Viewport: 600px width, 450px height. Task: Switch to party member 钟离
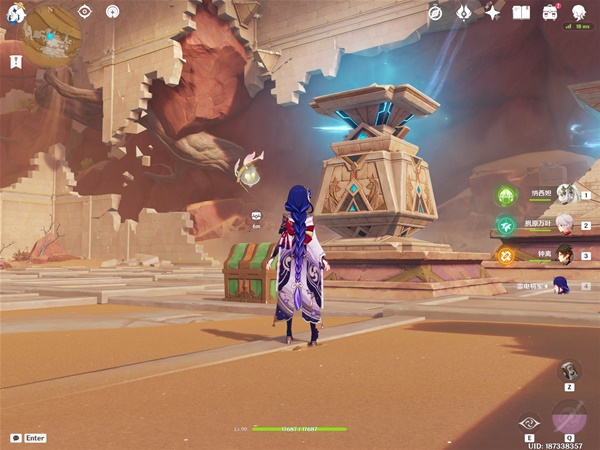[565, 254]
